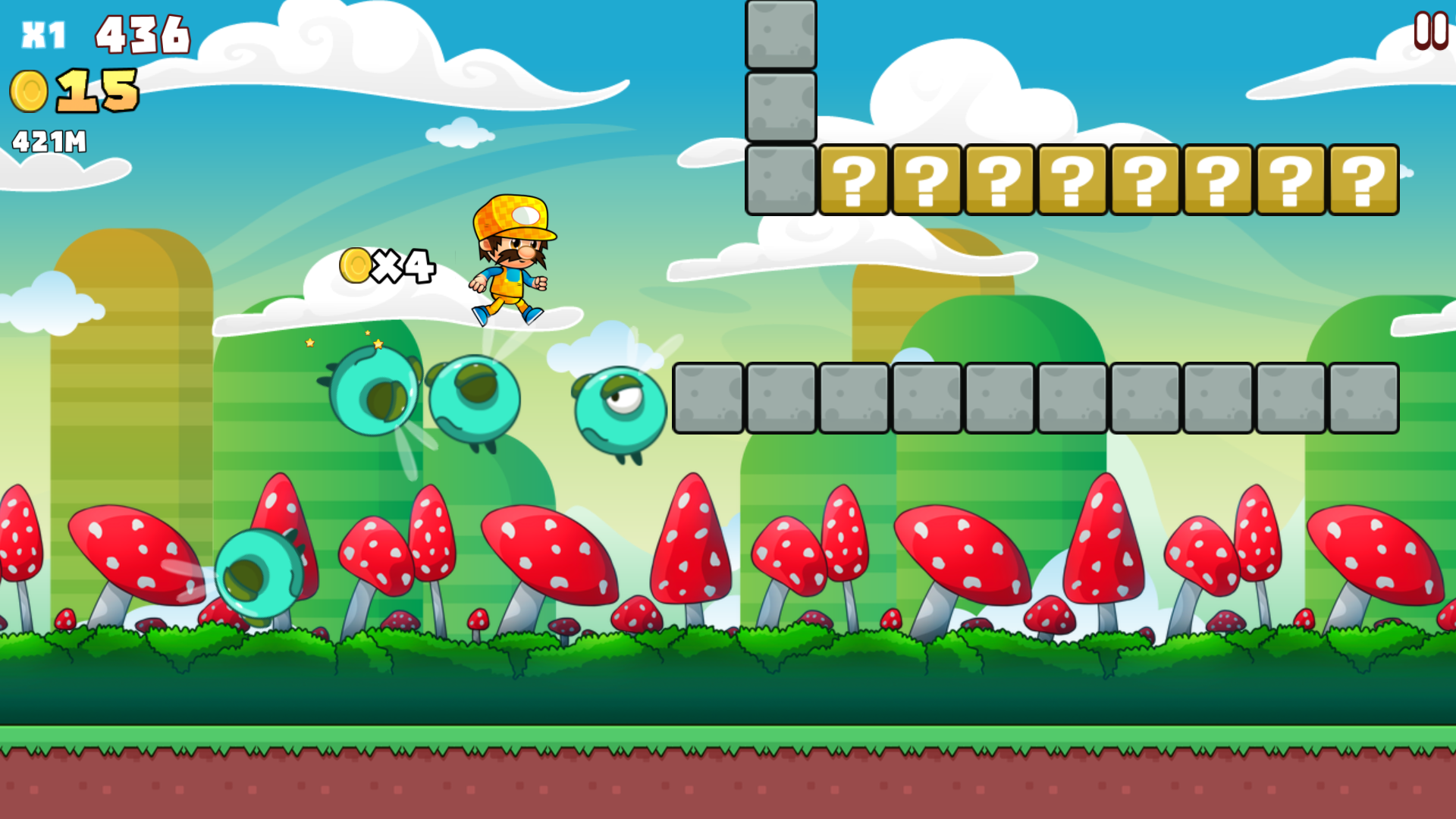Image resolution: width=1456 pixels, height=819 pixels.
Task: Hit the last question mark block on the right edge
Action: point(1363,180)
